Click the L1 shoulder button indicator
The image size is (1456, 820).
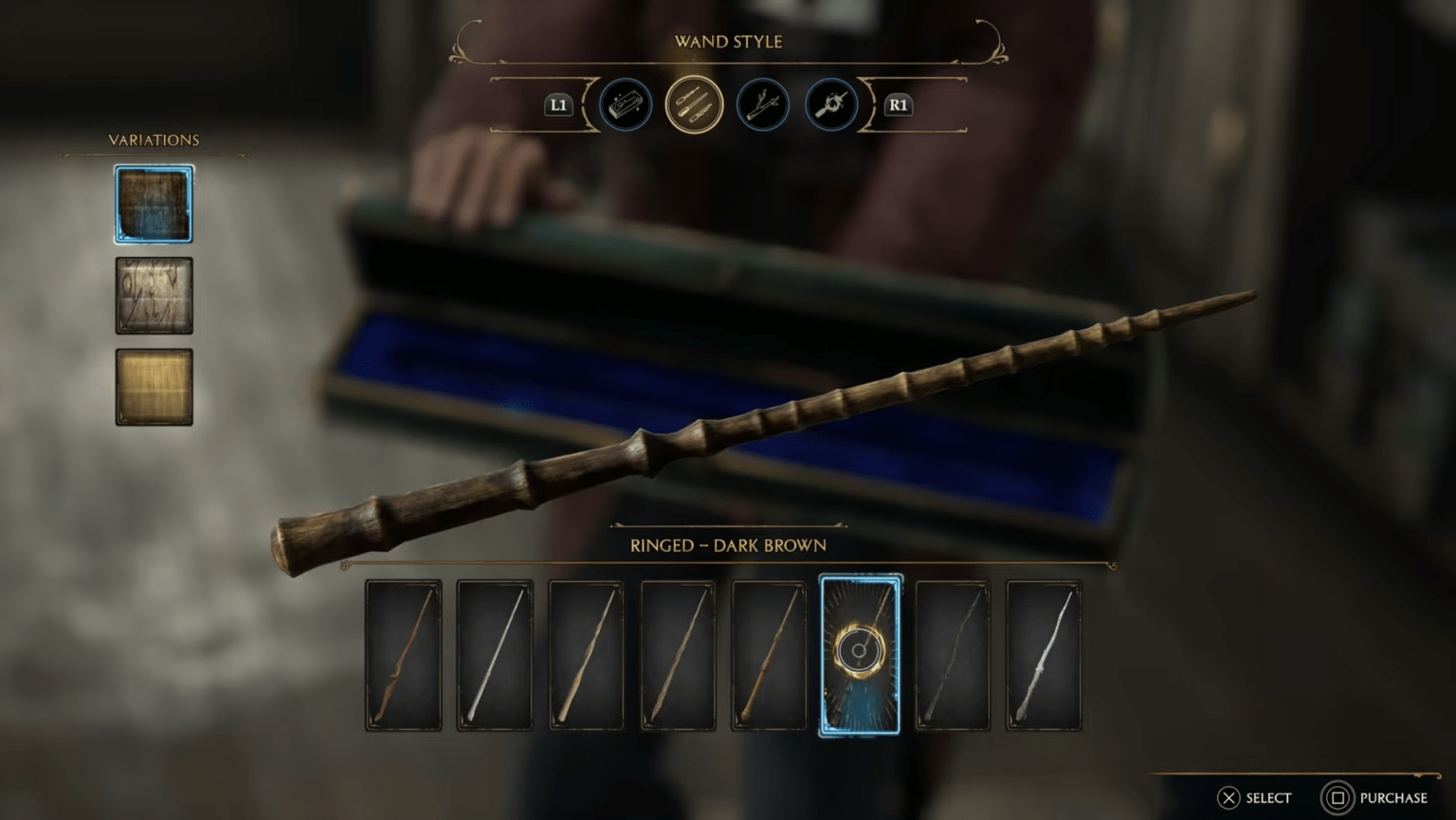pos(558,105)
